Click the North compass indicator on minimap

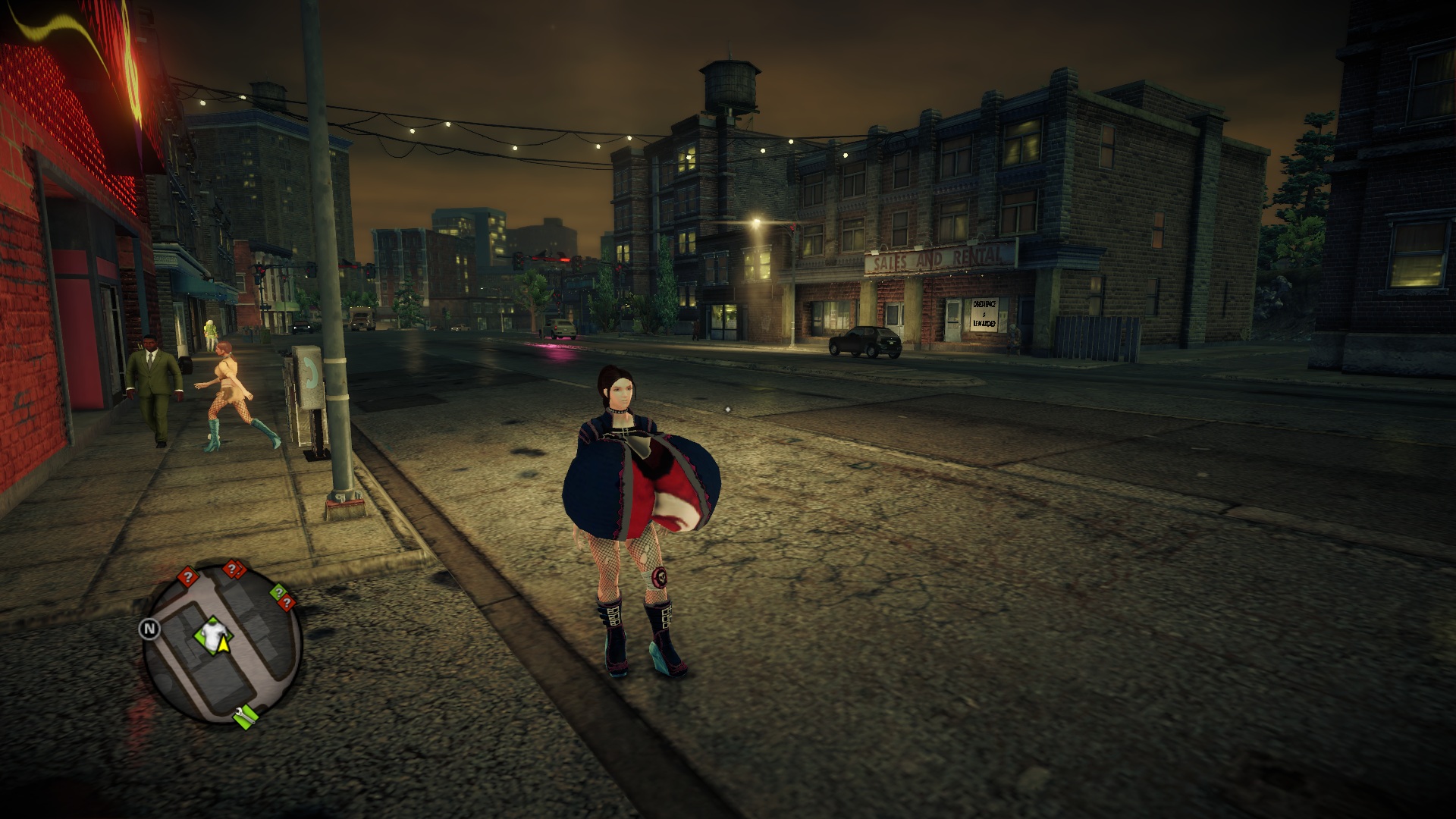coord(149,629)
